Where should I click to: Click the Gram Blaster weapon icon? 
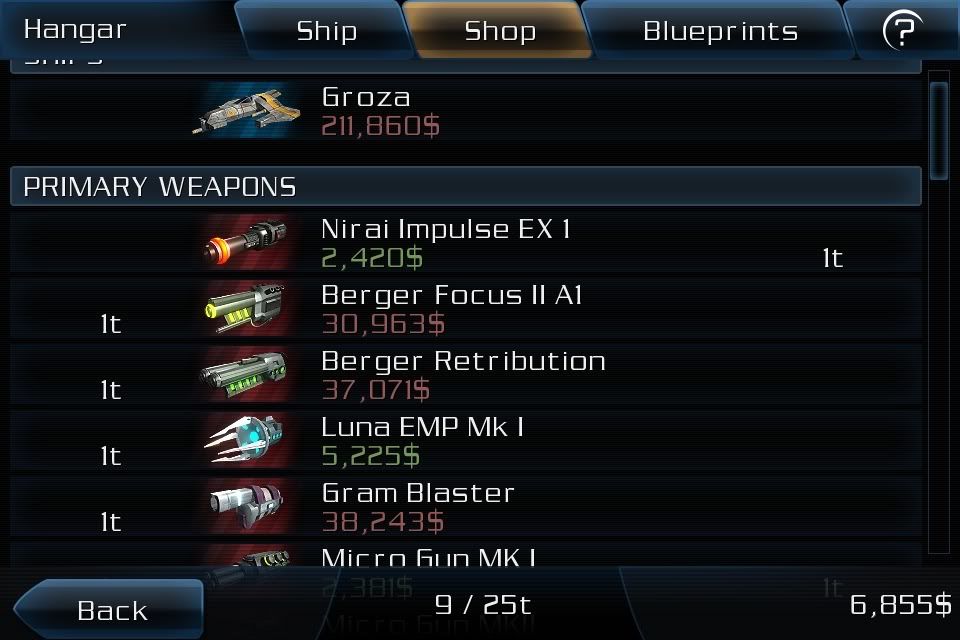[247, 507]
